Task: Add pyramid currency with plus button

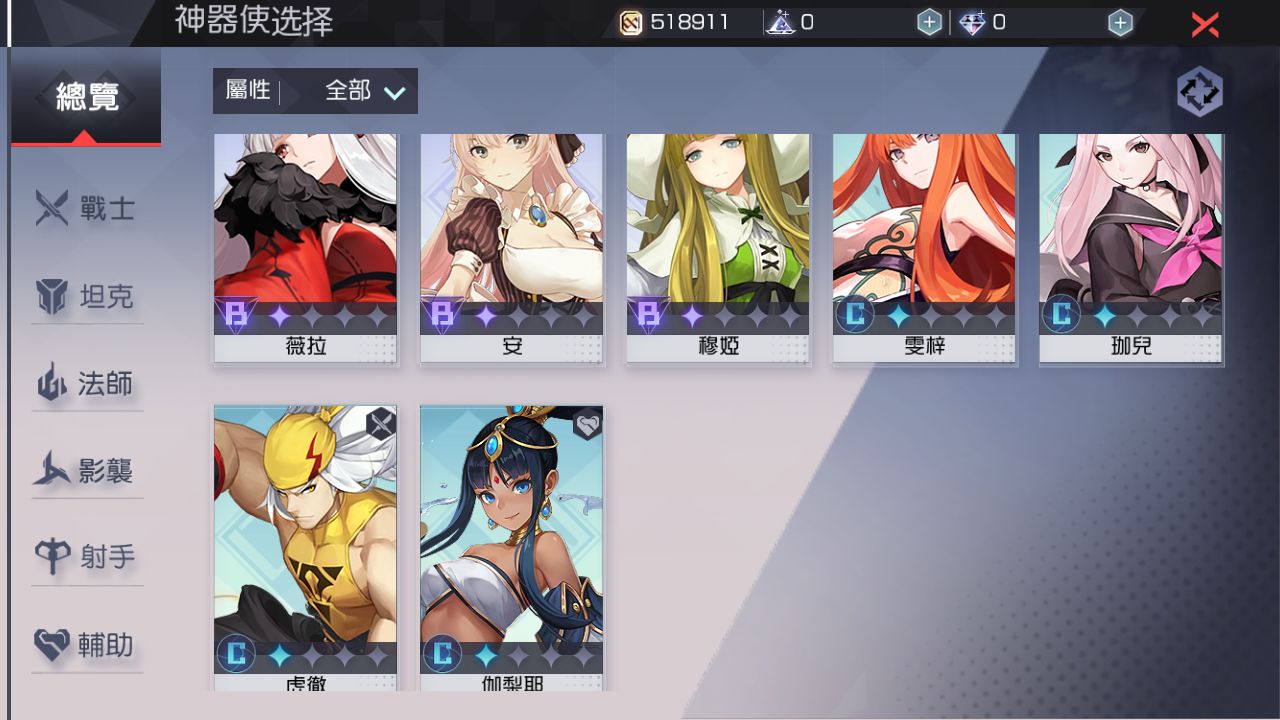Action: [x=929, y=23]
